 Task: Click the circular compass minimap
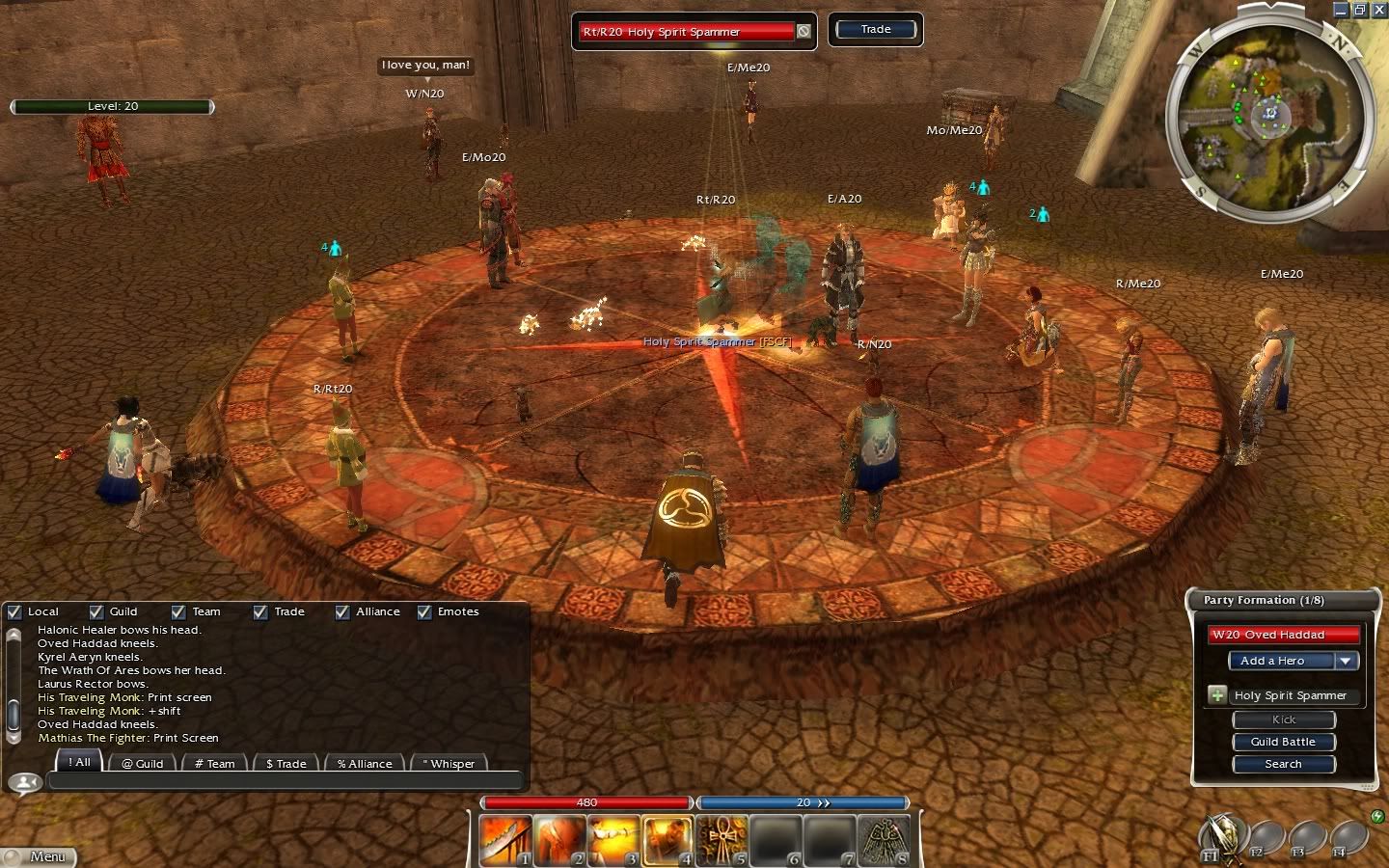[1268, 116]
